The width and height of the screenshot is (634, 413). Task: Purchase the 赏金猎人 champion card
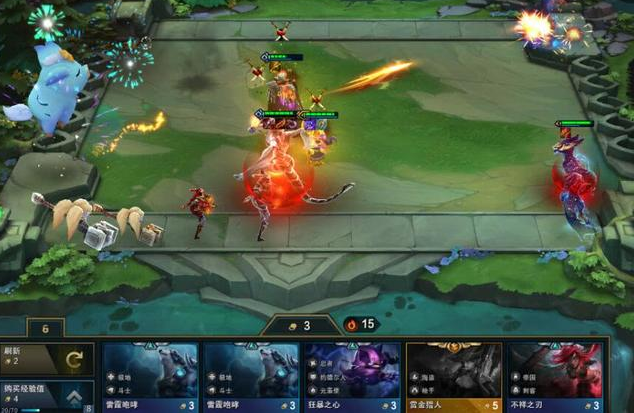453,377
